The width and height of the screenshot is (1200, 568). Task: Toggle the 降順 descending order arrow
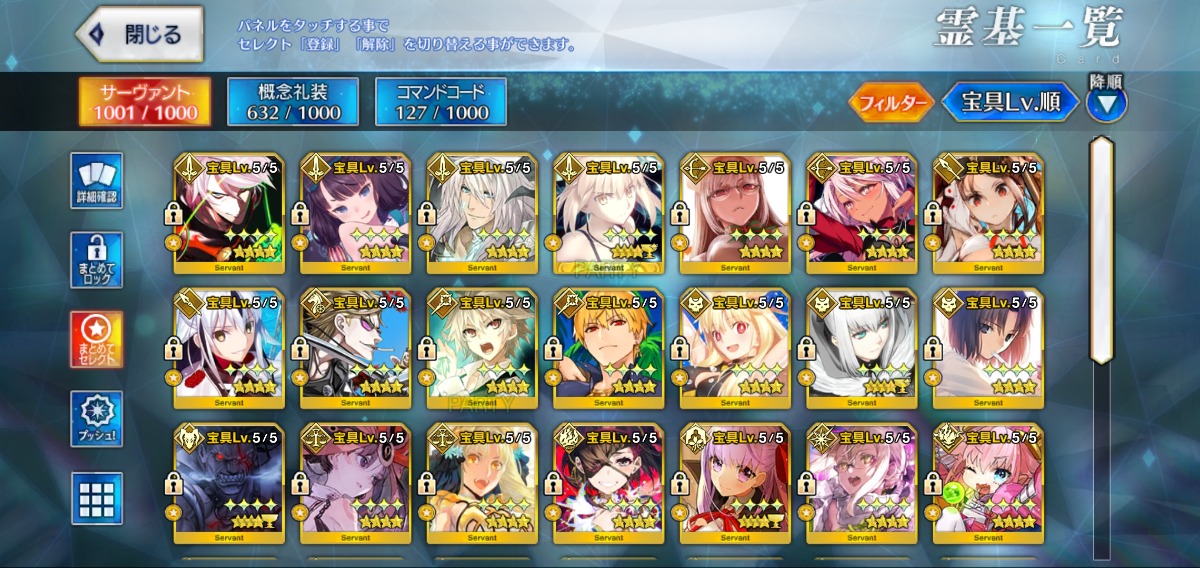[1106, 100]
